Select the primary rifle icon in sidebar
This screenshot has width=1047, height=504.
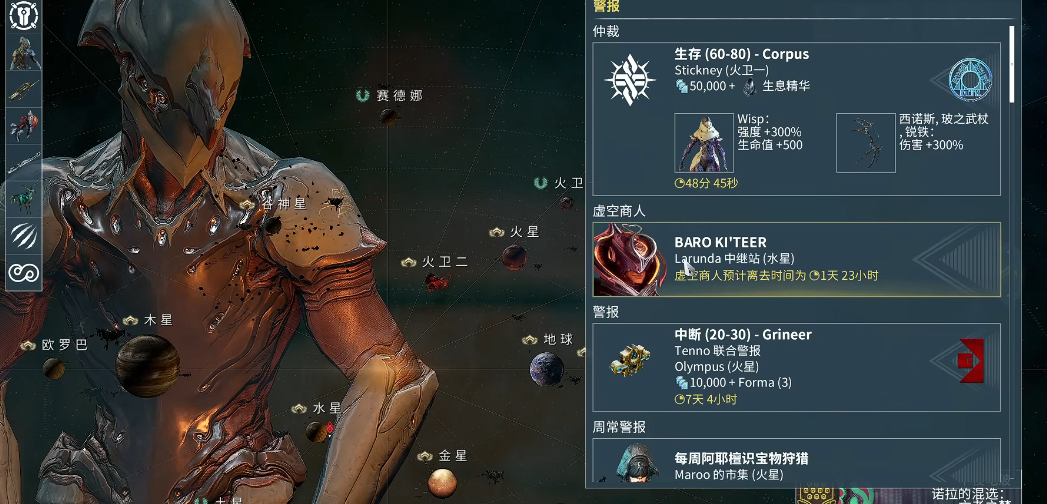[x=24, y=90]
